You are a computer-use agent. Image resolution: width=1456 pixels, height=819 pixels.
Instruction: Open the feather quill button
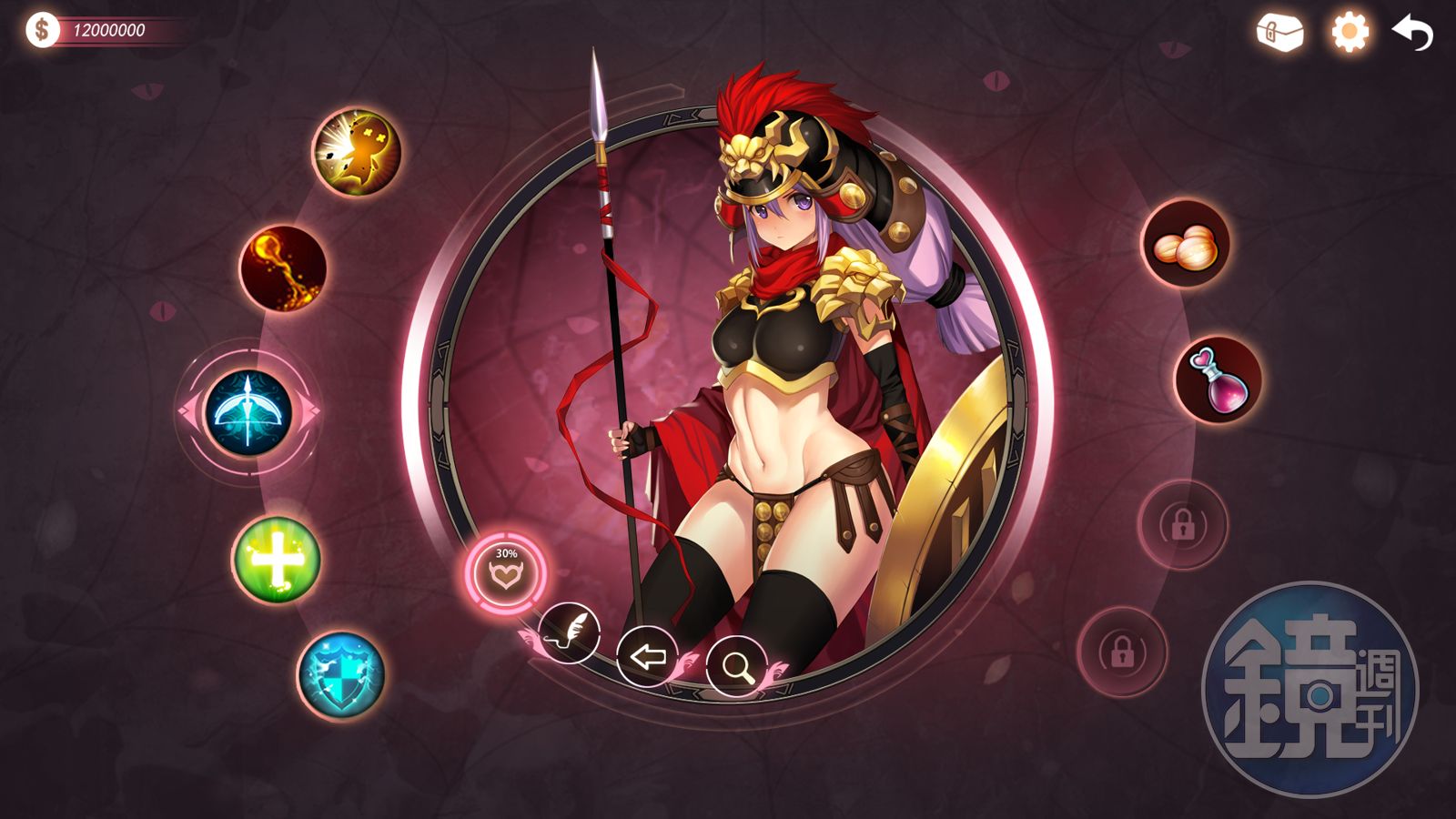coord(569,632)
